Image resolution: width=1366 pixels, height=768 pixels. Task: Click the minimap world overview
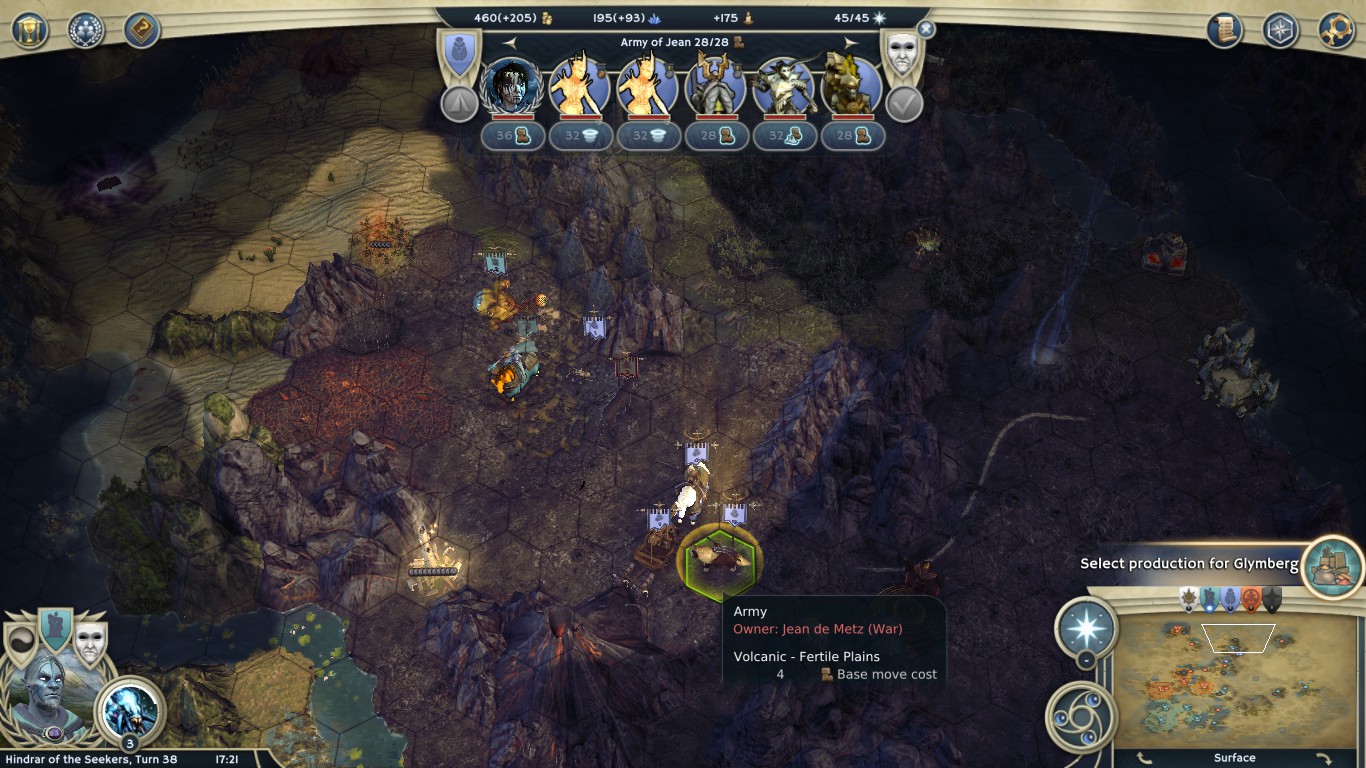(x=1234, y=682)
